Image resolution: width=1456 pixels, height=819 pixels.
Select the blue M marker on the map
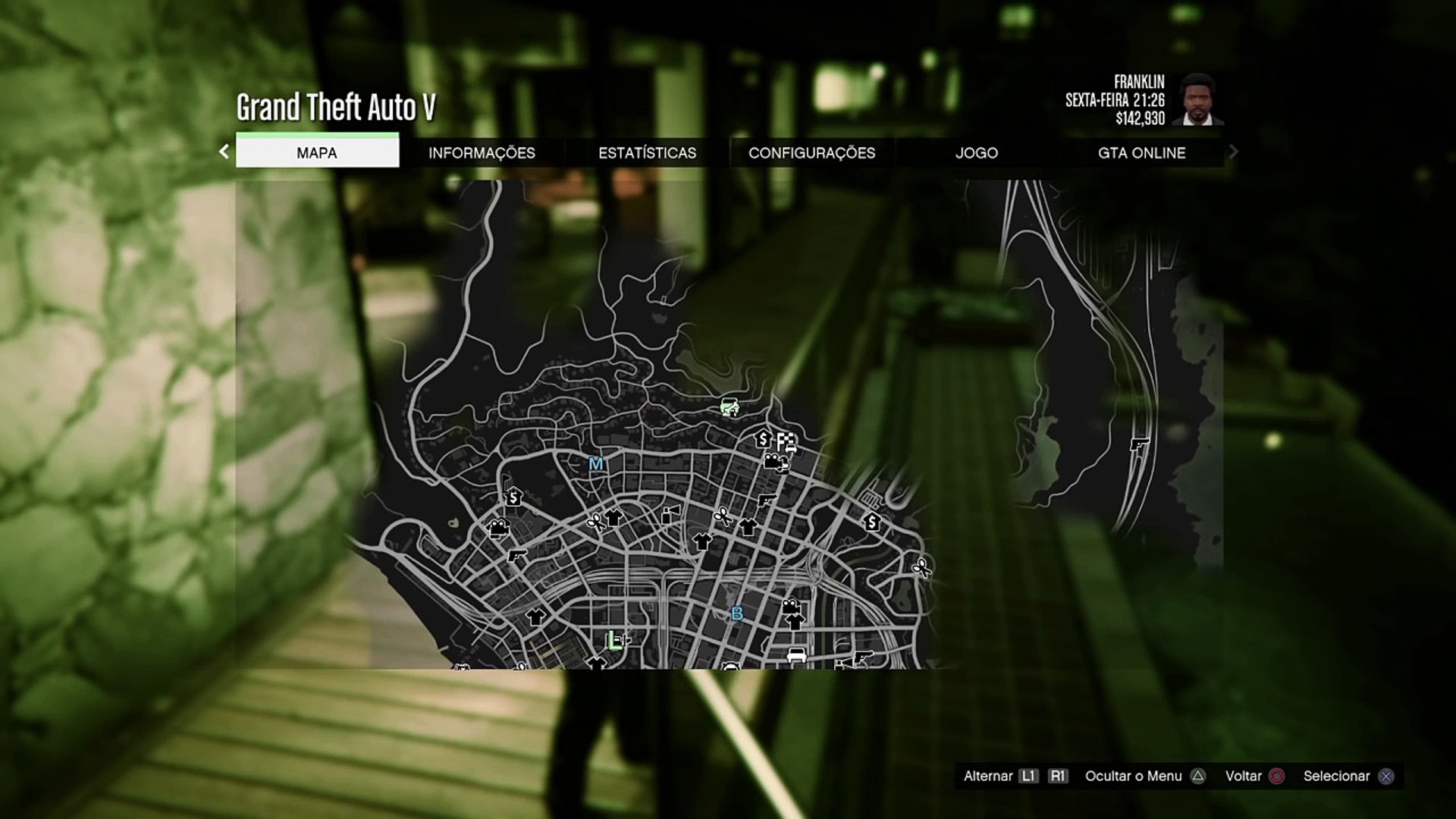(x=596, y=463)
